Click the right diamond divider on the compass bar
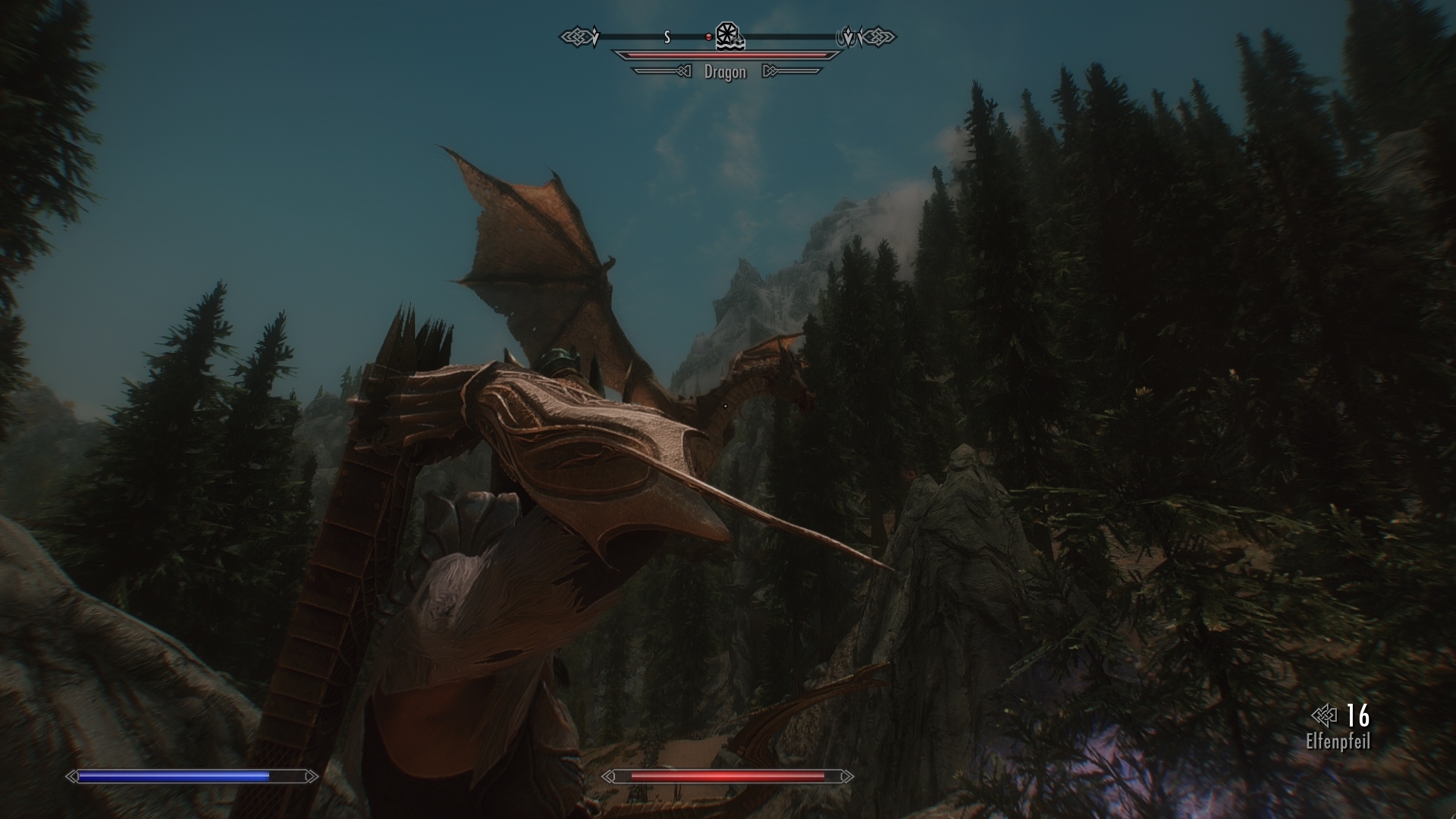1456x819 pixels. click(849, 36)
